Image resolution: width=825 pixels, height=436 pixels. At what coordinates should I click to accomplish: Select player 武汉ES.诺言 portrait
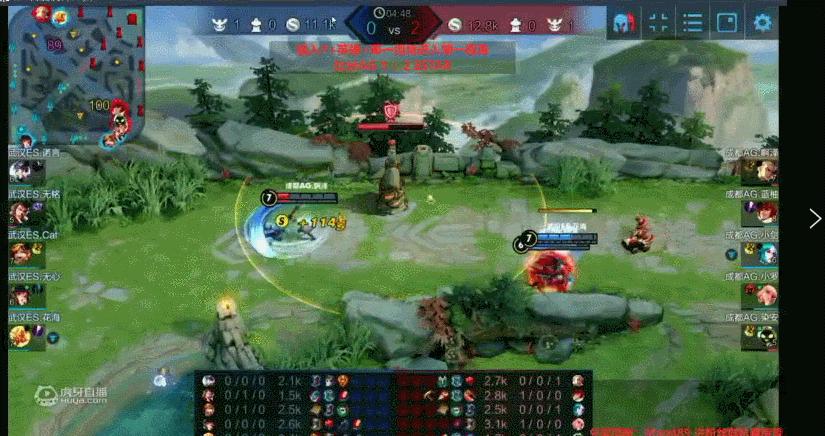[20, 171]
